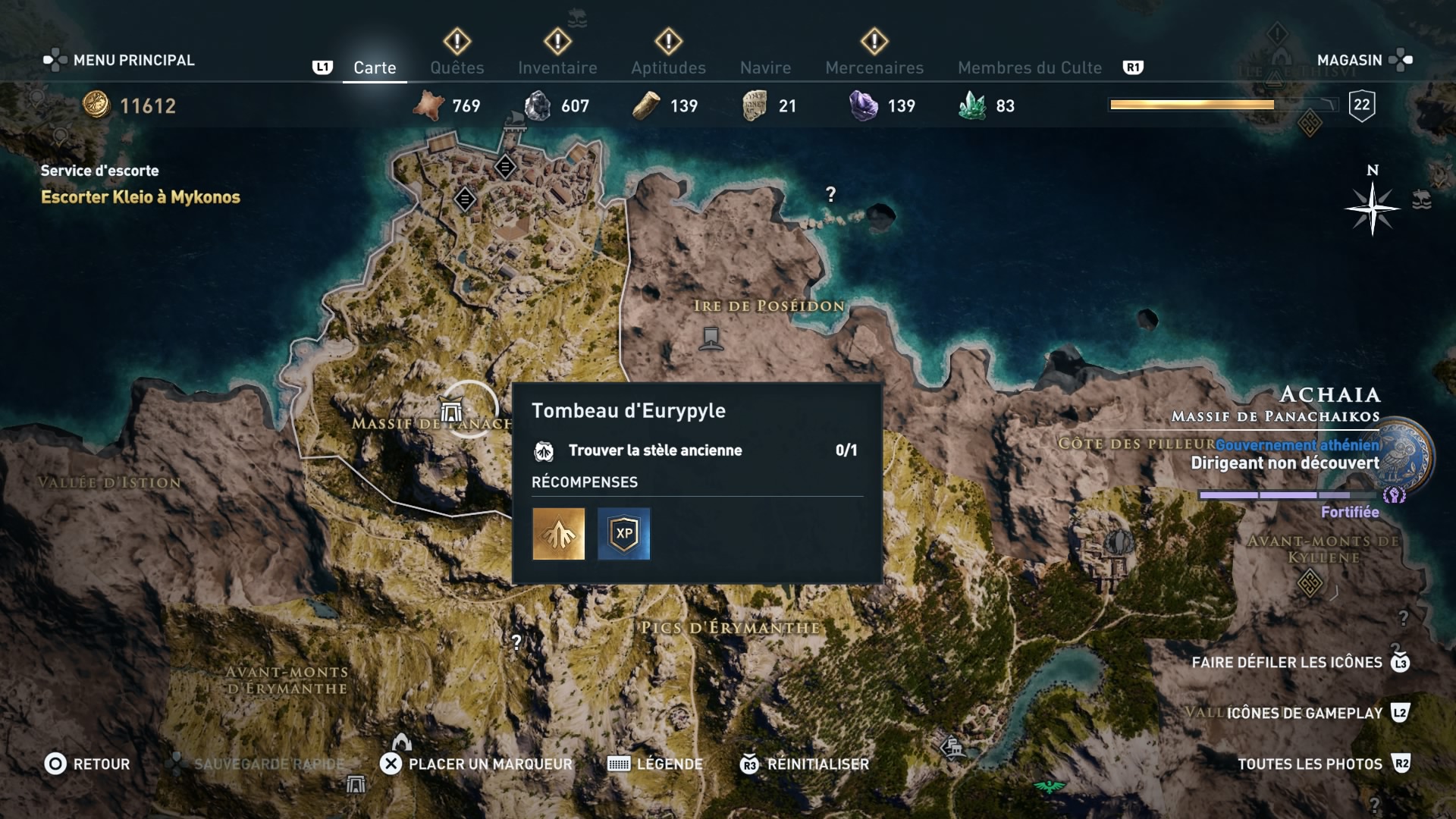Open the Navire tab
1456x819 pixels.
click(765, 67)
